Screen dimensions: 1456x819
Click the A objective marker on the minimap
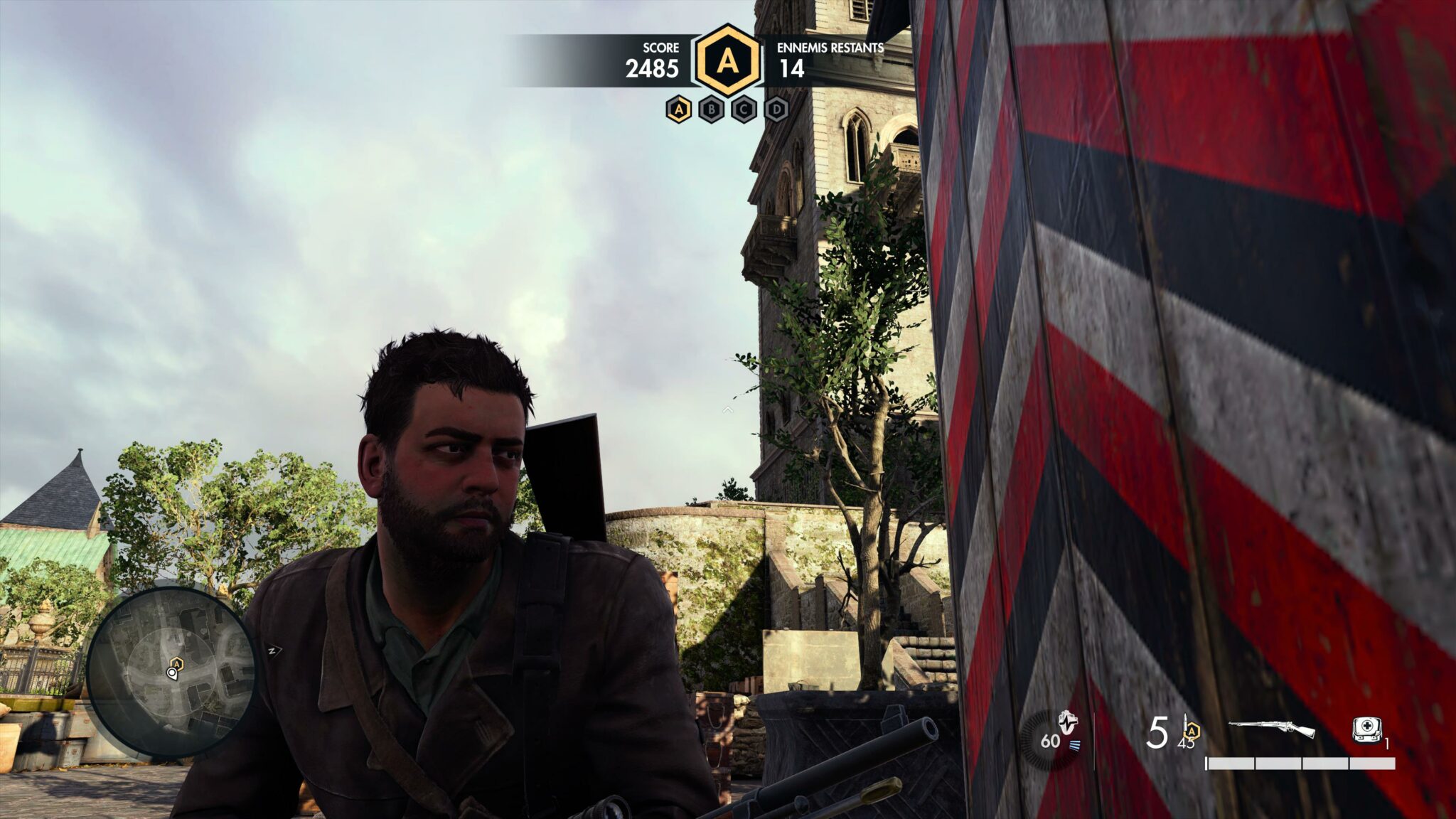pyautogui.click(x=177, y=664)
